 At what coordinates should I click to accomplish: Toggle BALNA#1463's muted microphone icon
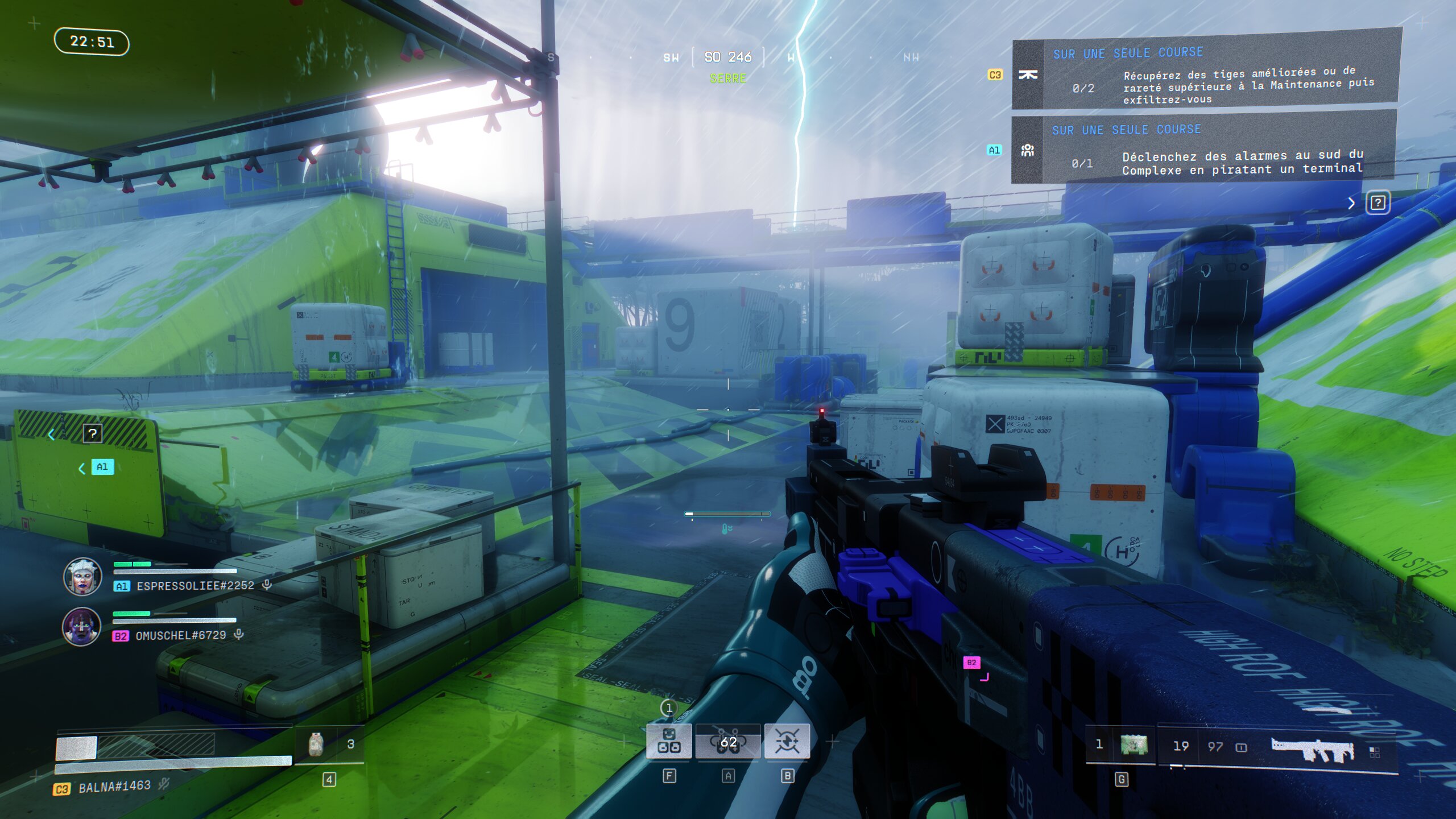point(164,784)
